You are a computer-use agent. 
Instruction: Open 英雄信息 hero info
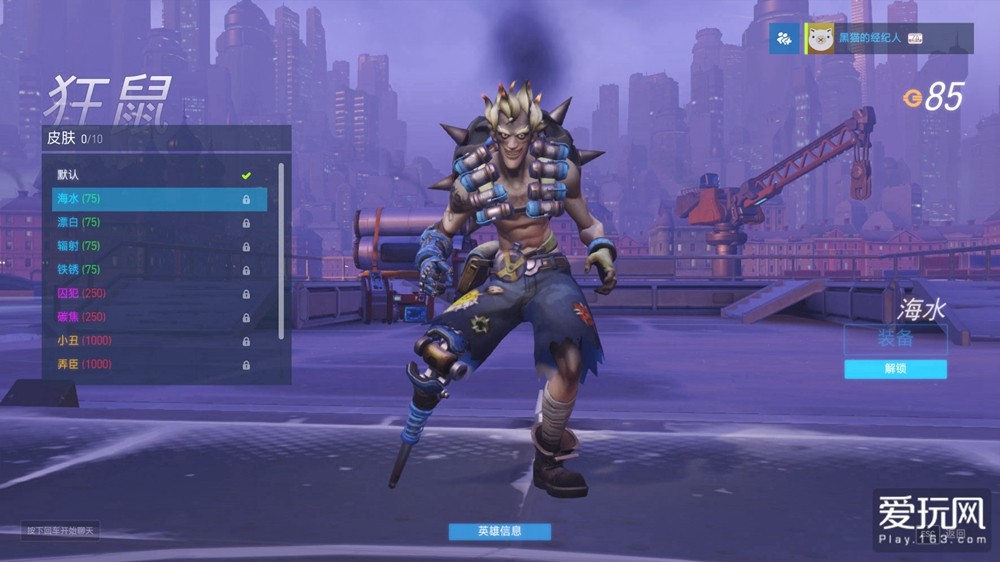click(499, 531)
